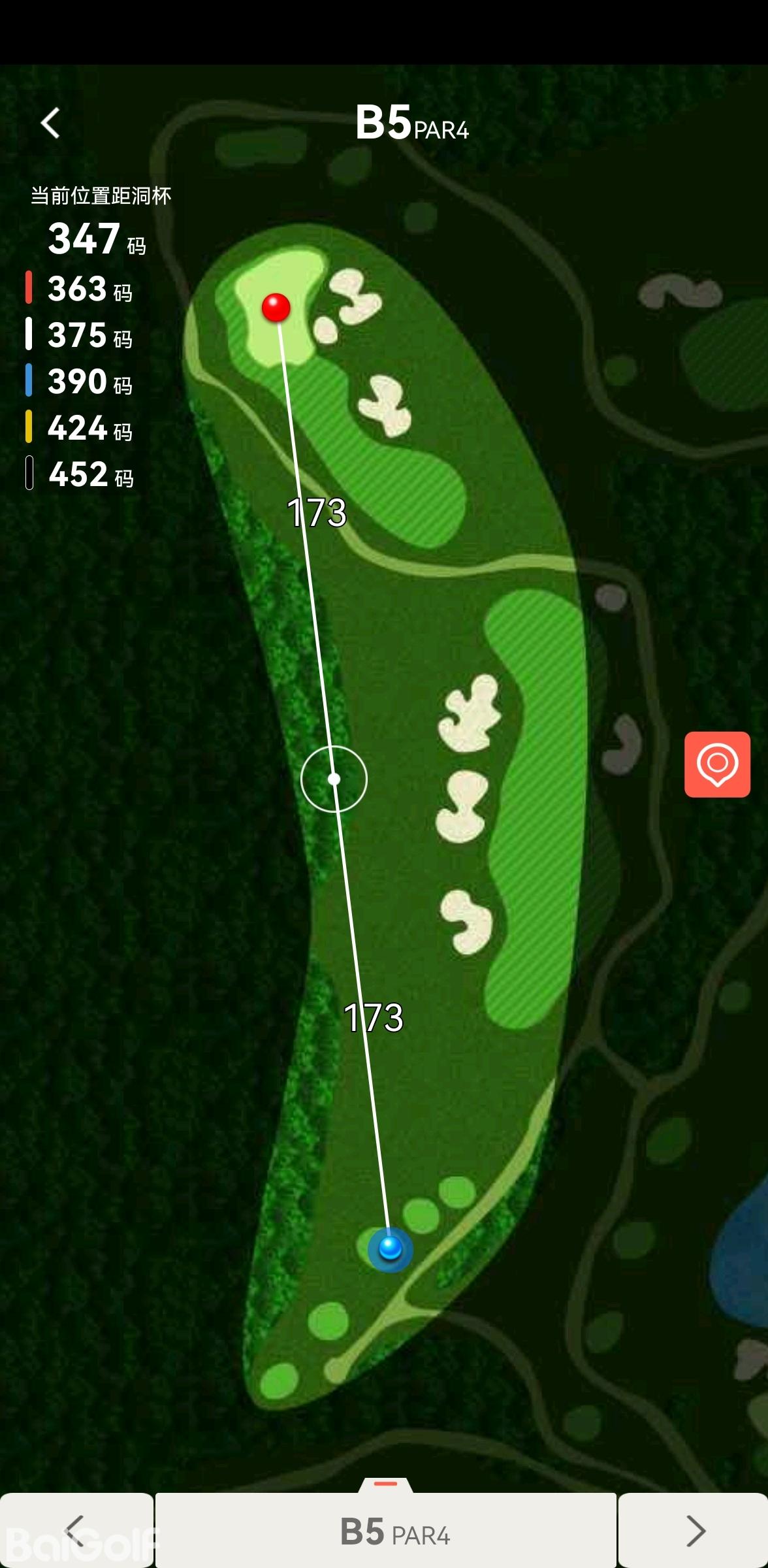This screenshot has height=1568, width=768.
Task: Select the blue current-position marker
Action: [x=390, y=1248]
